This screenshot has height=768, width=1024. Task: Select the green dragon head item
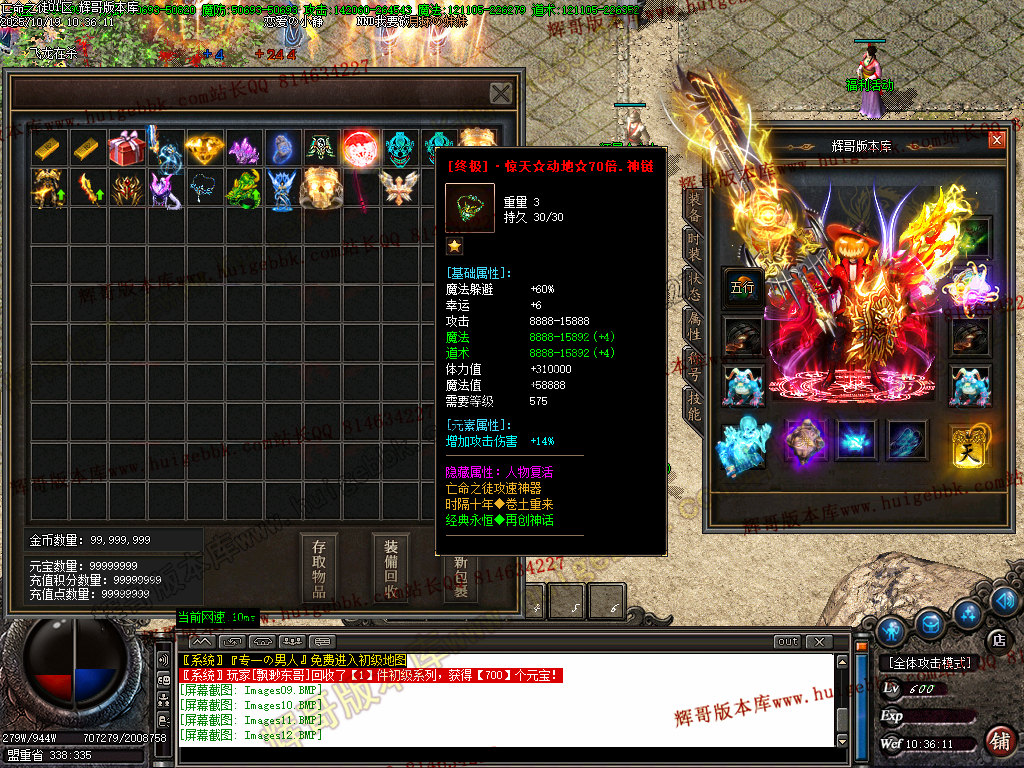[243, 187]
